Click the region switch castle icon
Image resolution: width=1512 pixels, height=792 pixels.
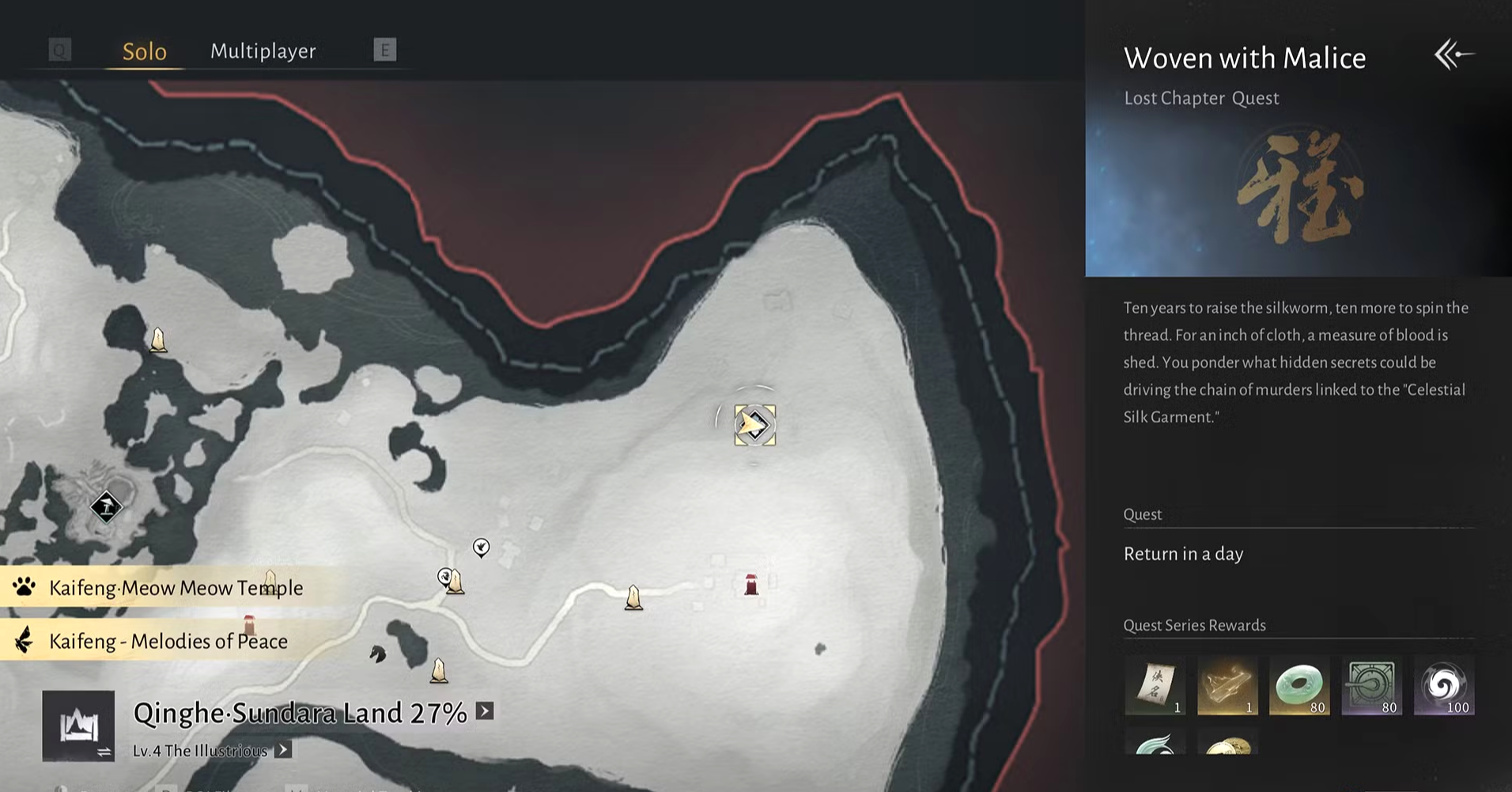[78, 726]
